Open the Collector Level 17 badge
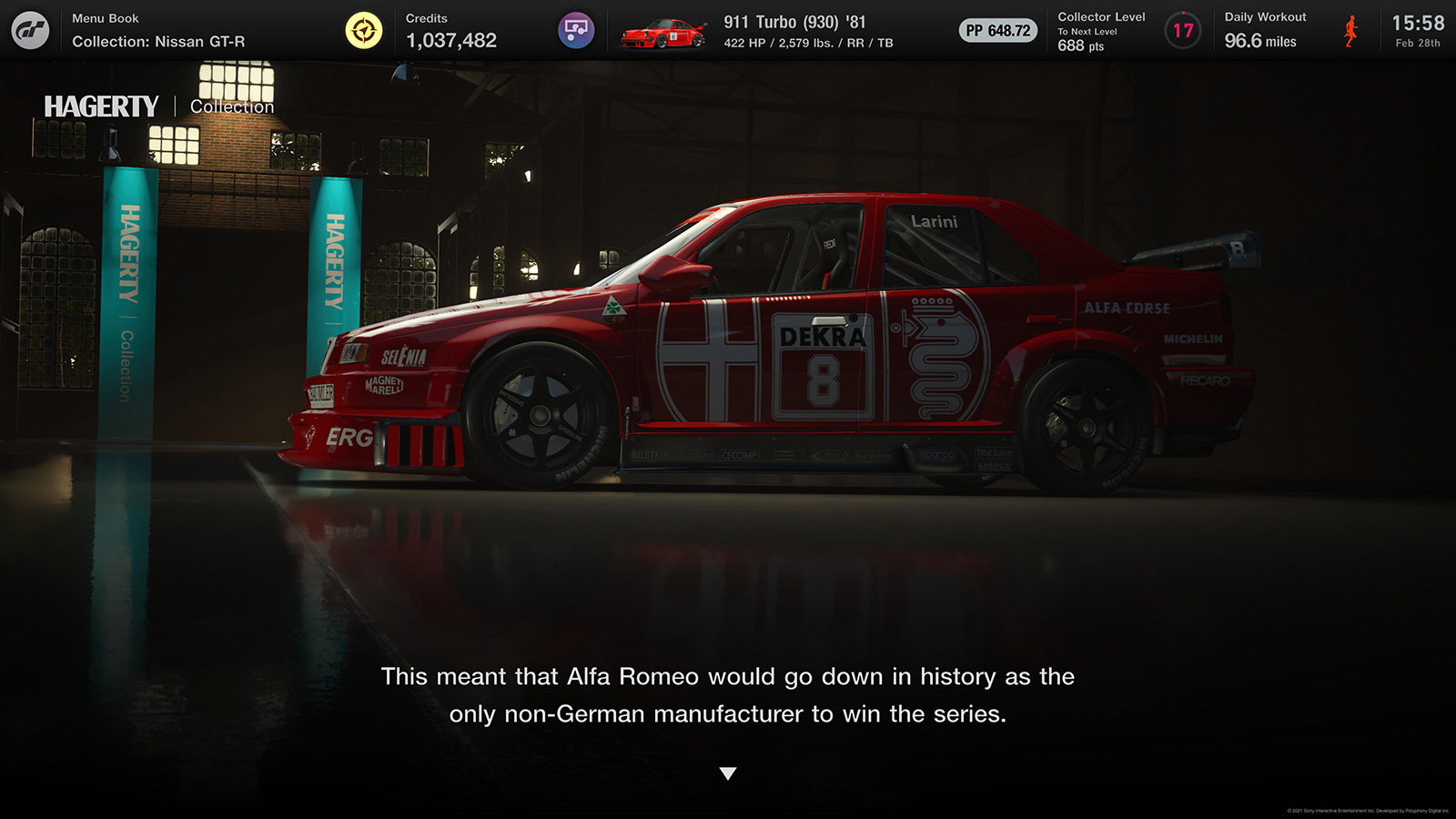 tap(1182, 31)
